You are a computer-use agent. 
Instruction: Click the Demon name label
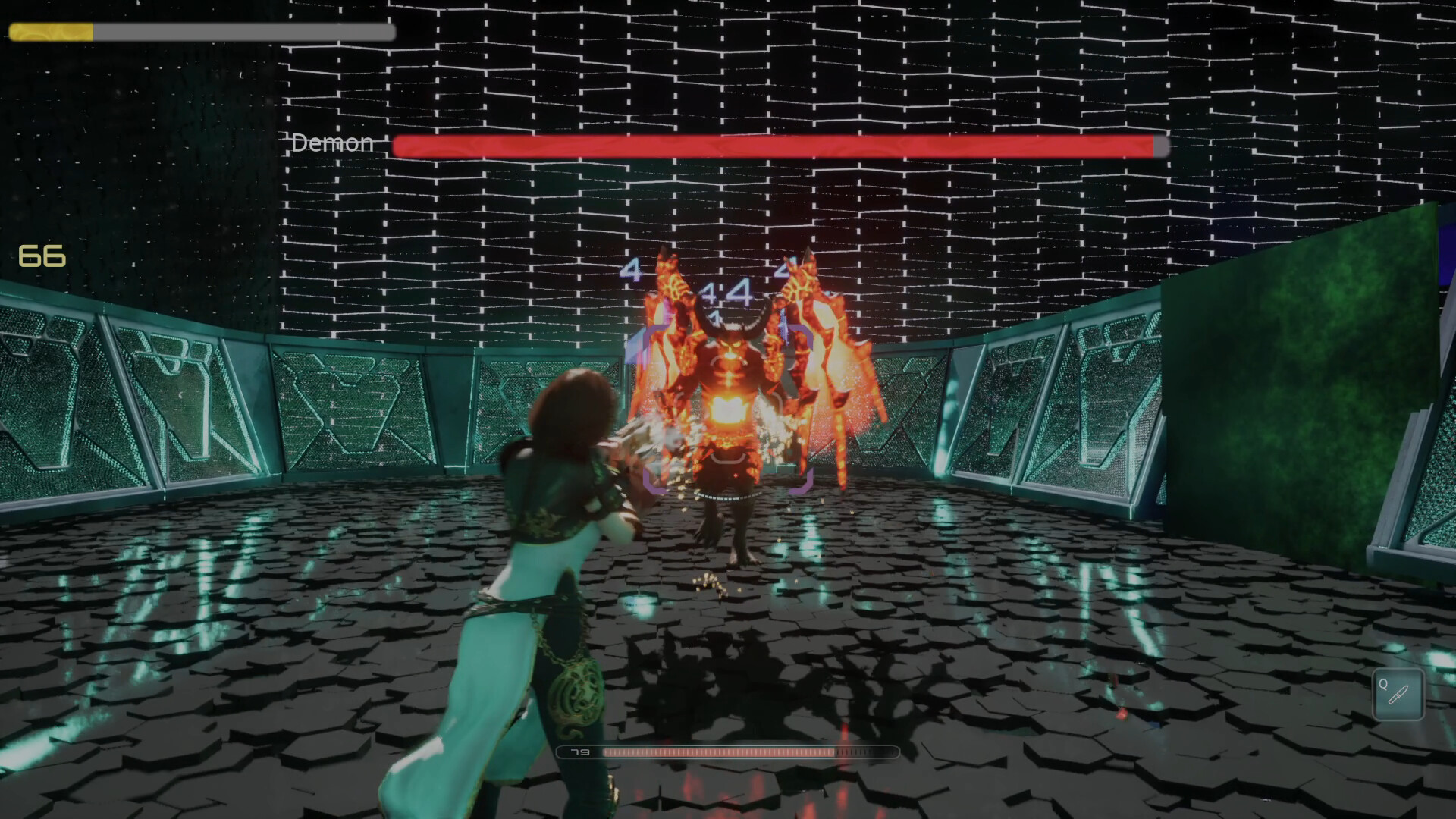331,143
